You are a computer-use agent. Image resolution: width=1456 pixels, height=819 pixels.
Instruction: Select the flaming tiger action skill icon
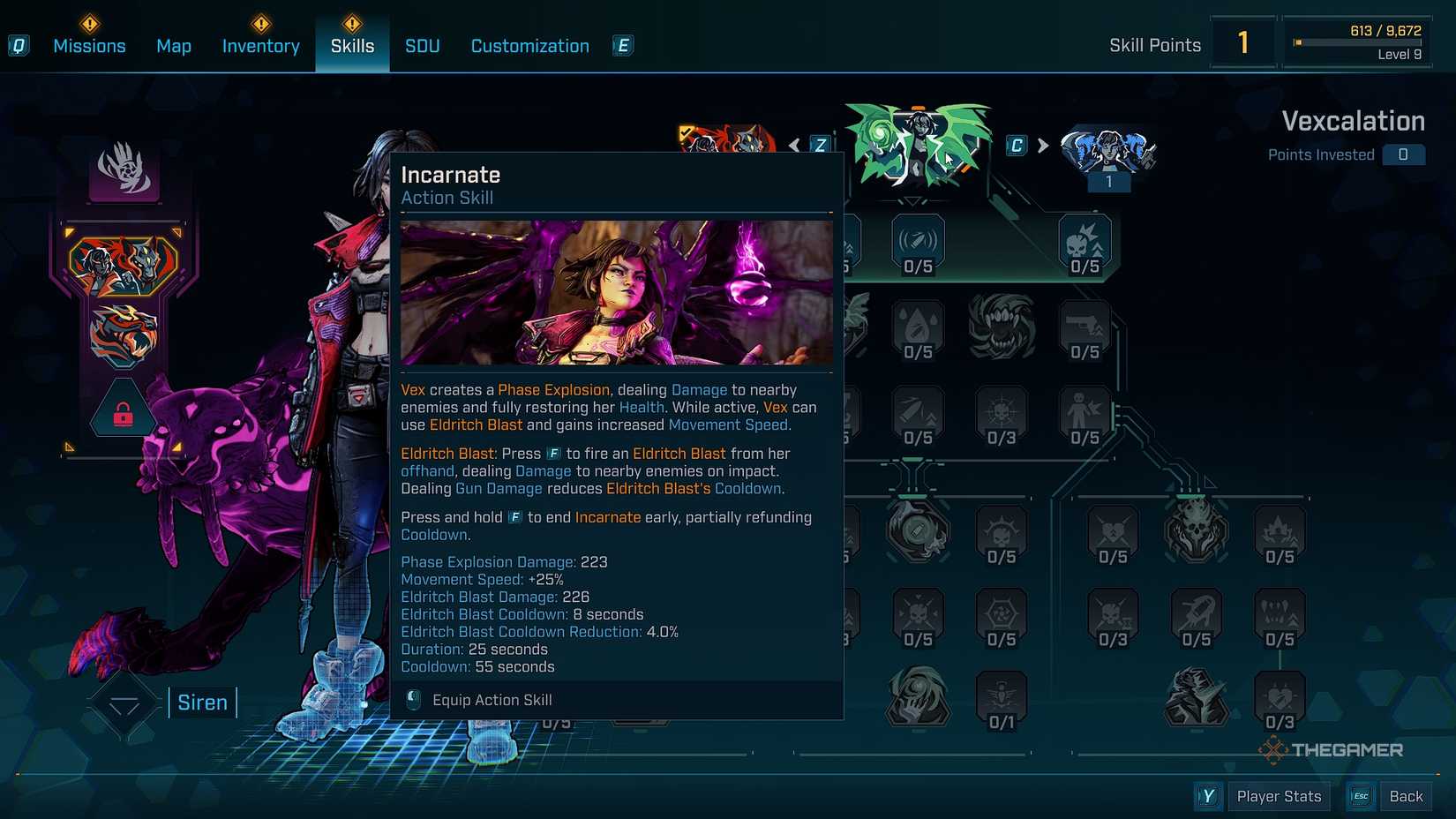coord(124,329)
